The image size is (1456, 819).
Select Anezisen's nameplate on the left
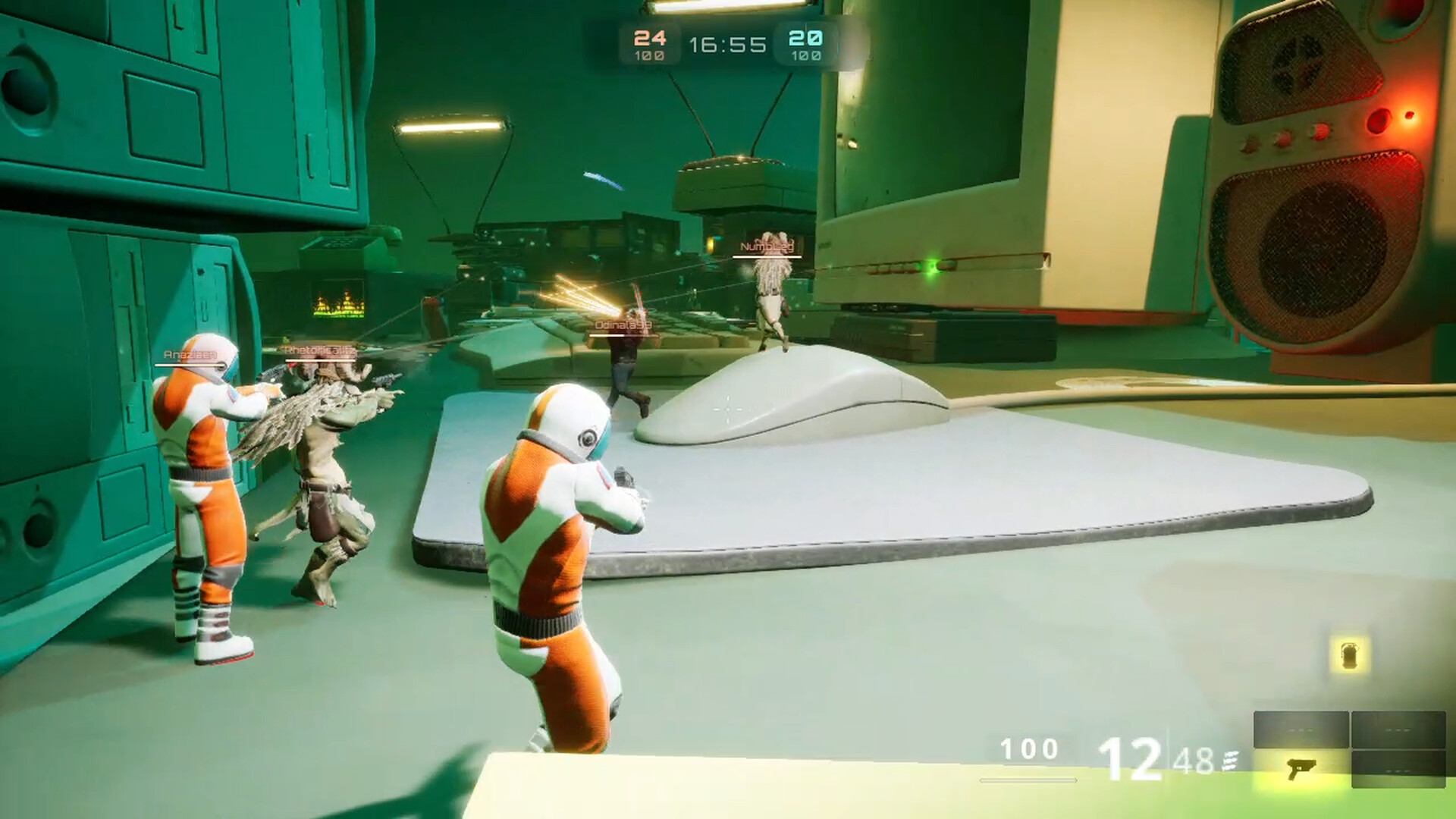pos(192,353)
